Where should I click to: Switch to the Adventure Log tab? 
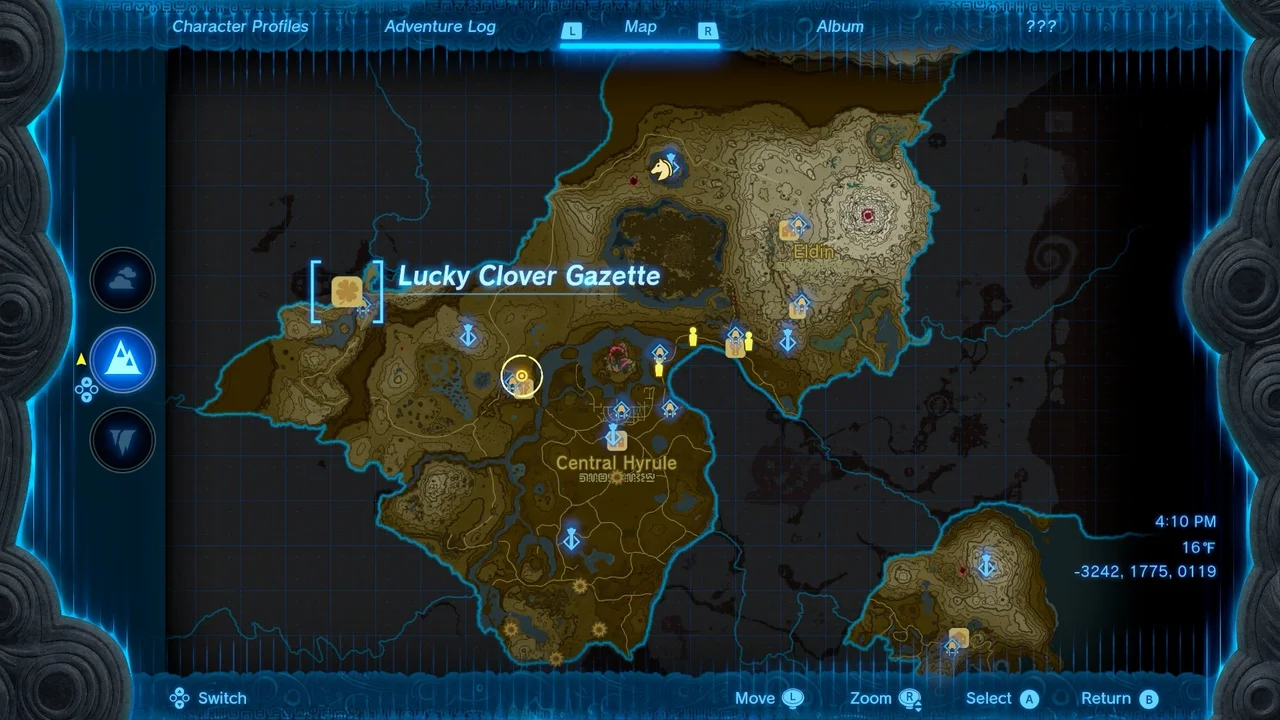pyautogui.click(x=440, y=26)
